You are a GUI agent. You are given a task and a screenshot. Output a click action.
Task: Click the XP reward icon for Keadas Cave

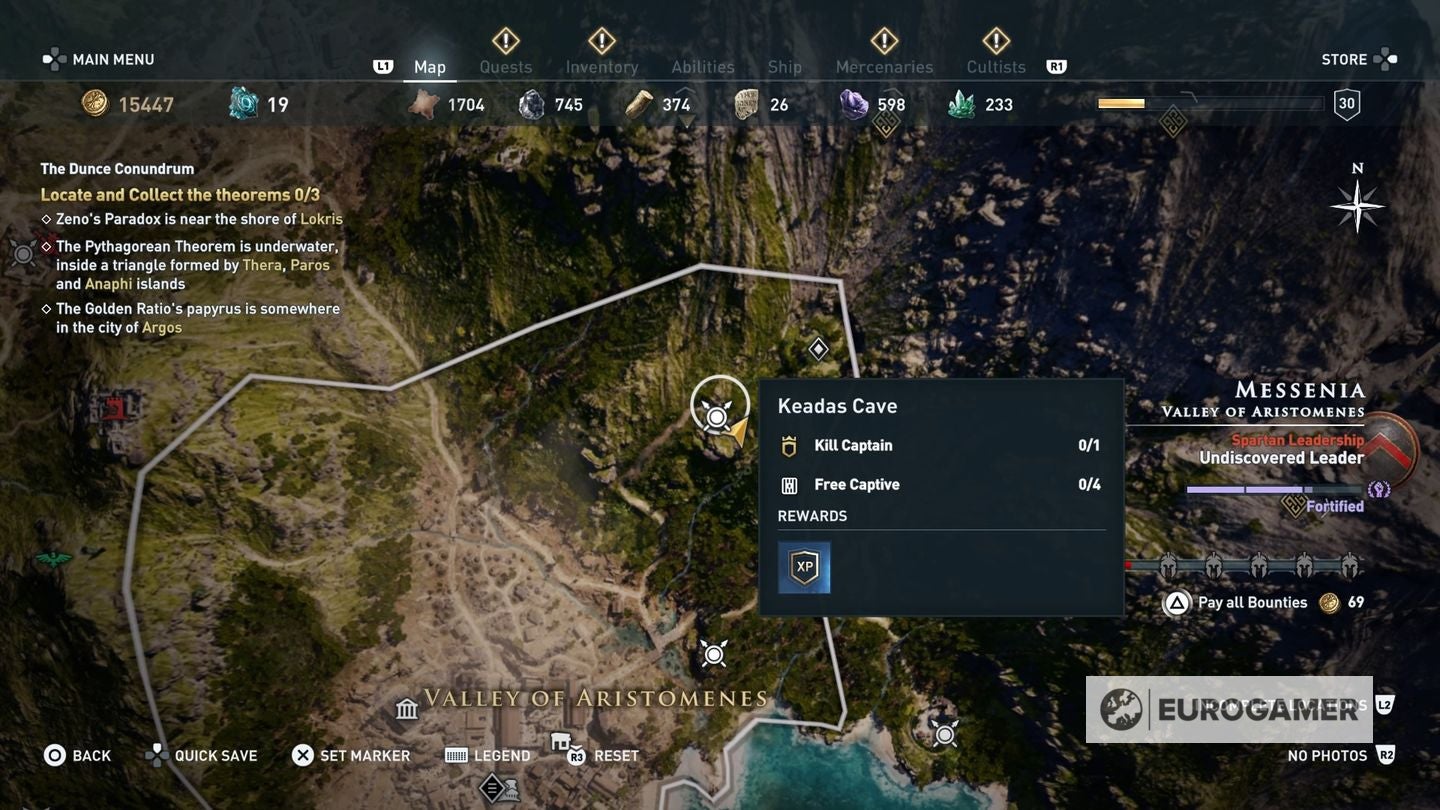(x=805, y=567)
